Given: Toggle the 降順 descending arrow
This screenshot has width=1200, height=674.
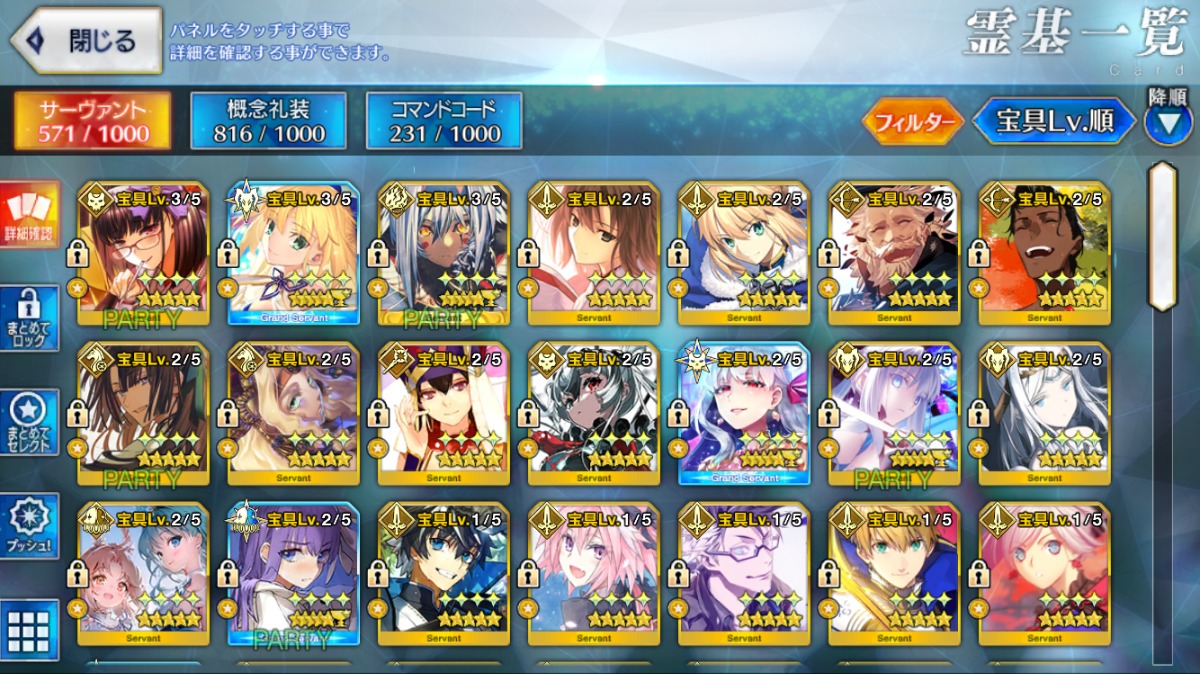Looking at the screenshot, I should [x=1167, y=121].
